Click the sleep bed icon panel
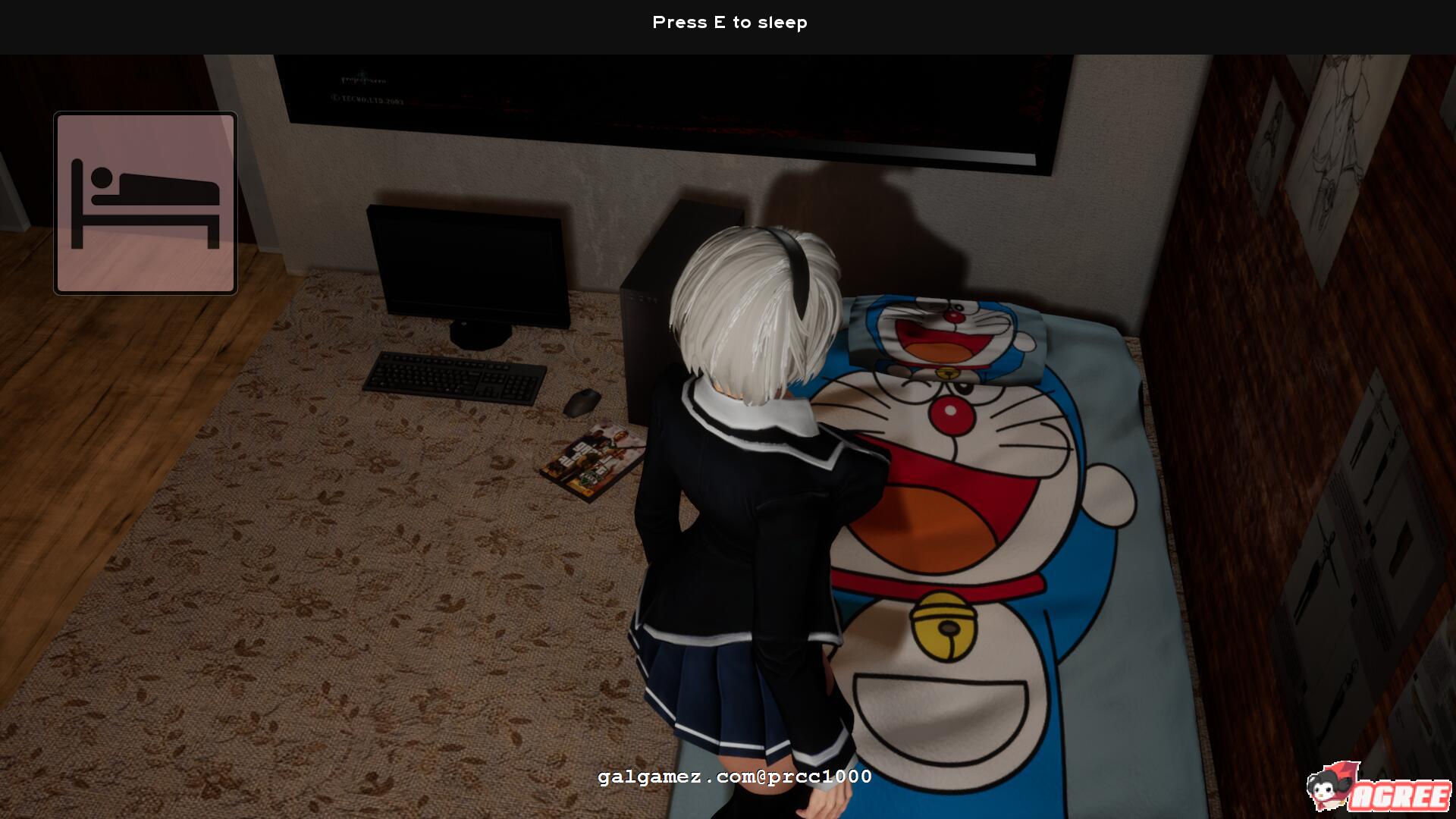 point(146,202)
